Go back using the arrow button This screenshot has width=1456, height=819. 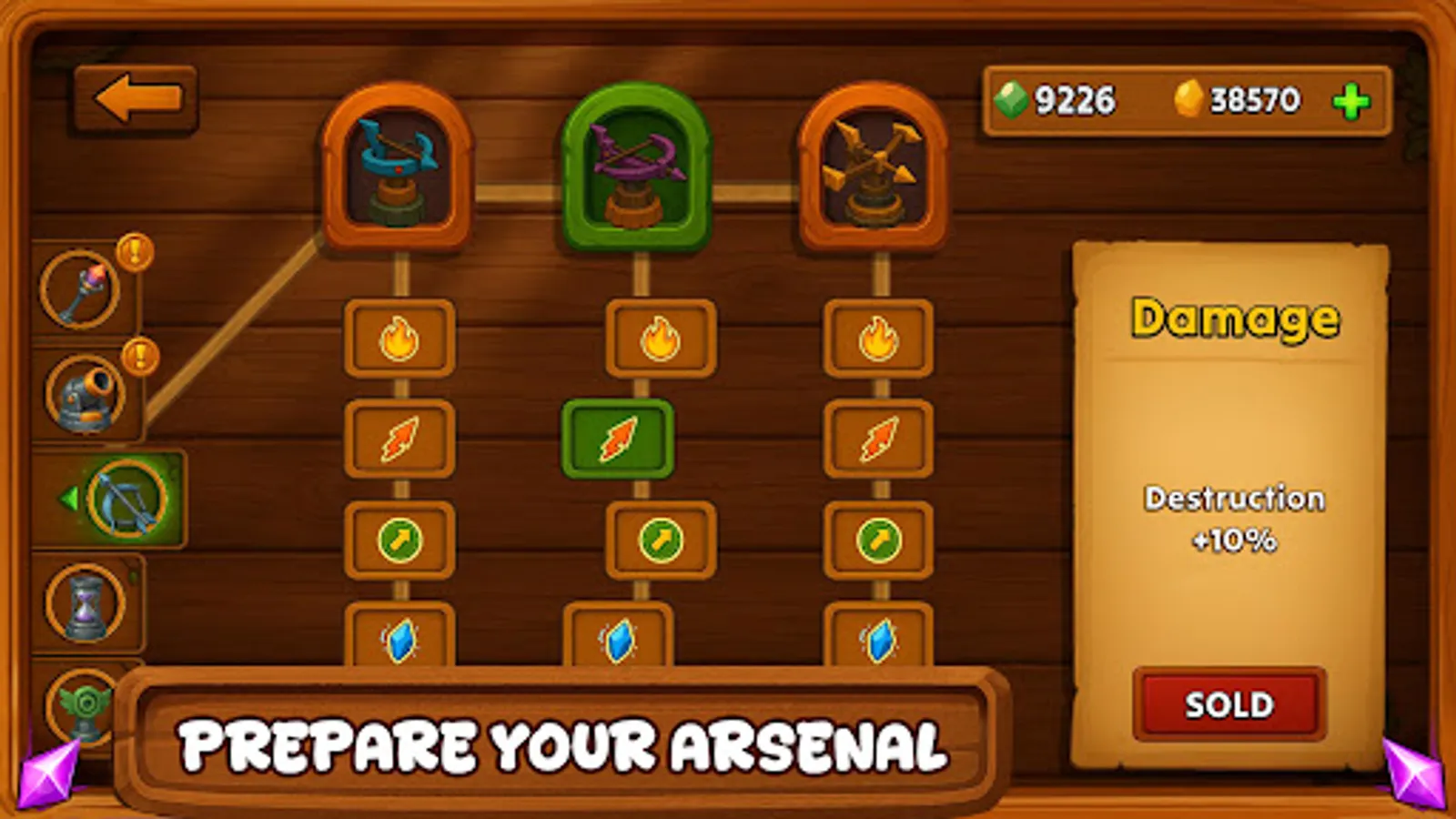point(135,98)
